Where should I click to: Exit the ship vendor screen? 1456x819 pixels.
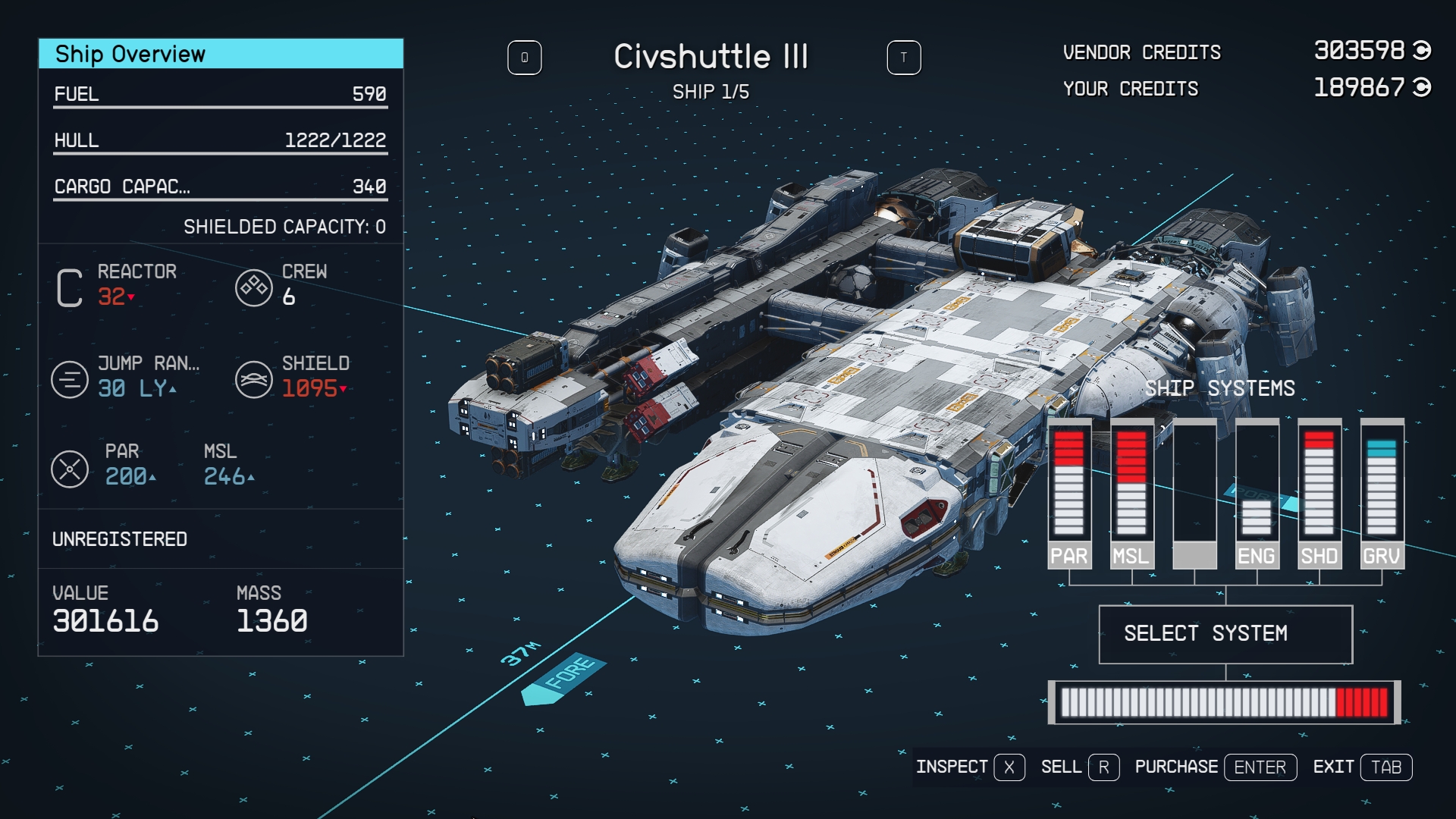1362,767
